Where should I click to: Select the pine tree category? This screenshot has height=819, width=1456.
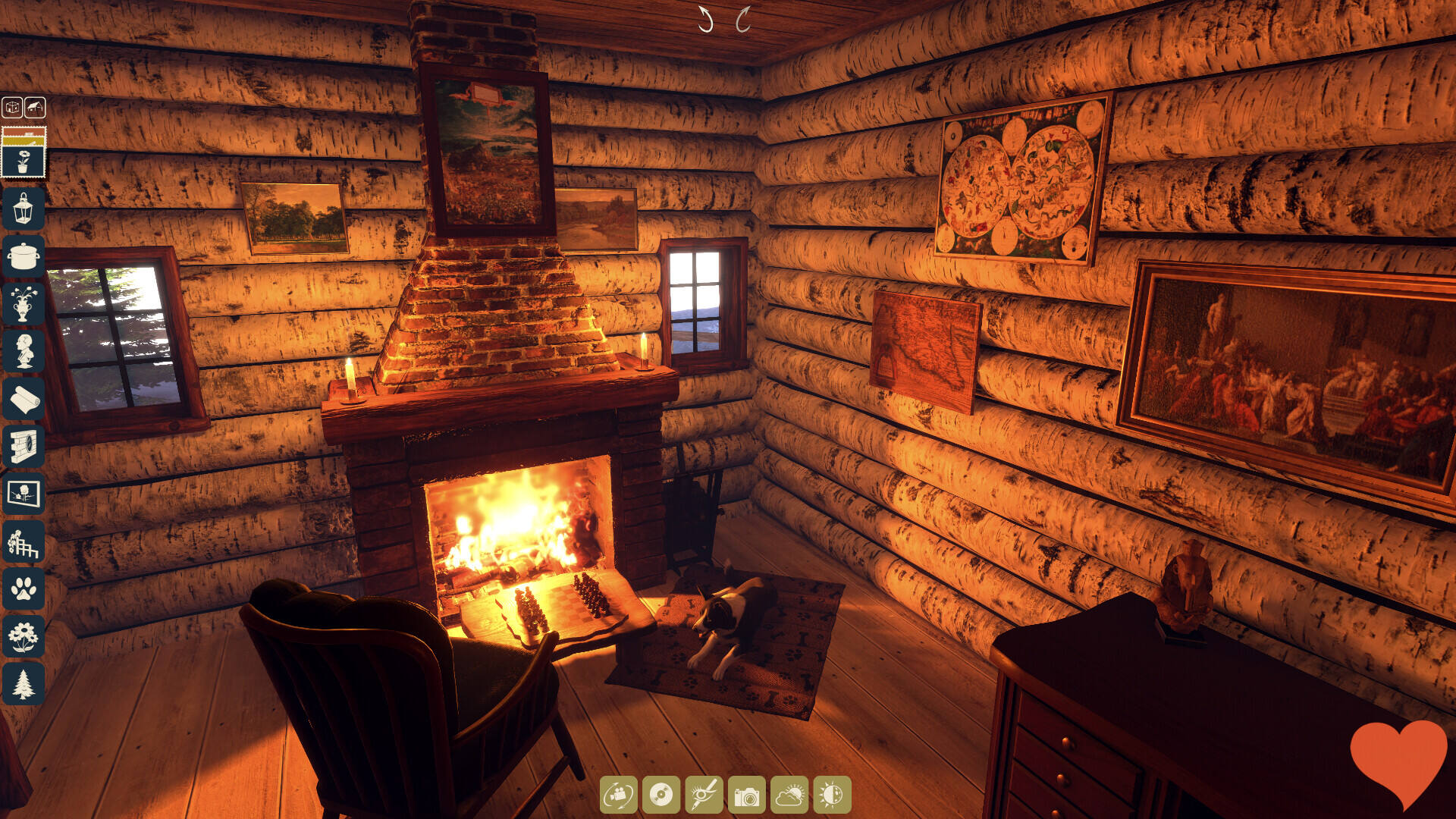pos(24,684)
